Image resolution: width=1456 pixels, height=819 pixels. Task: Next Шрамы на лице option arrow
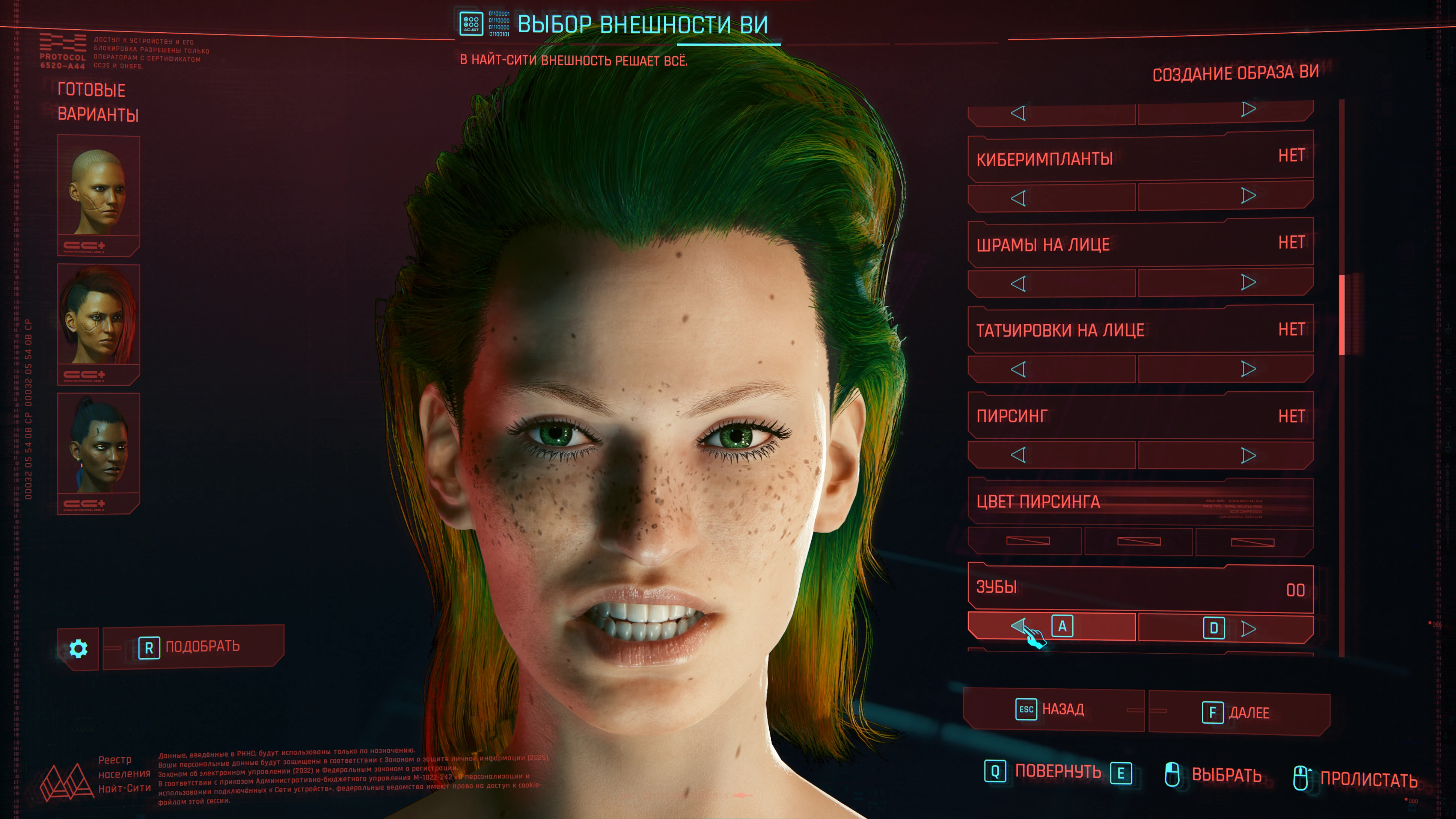(x=1248, y=282)
